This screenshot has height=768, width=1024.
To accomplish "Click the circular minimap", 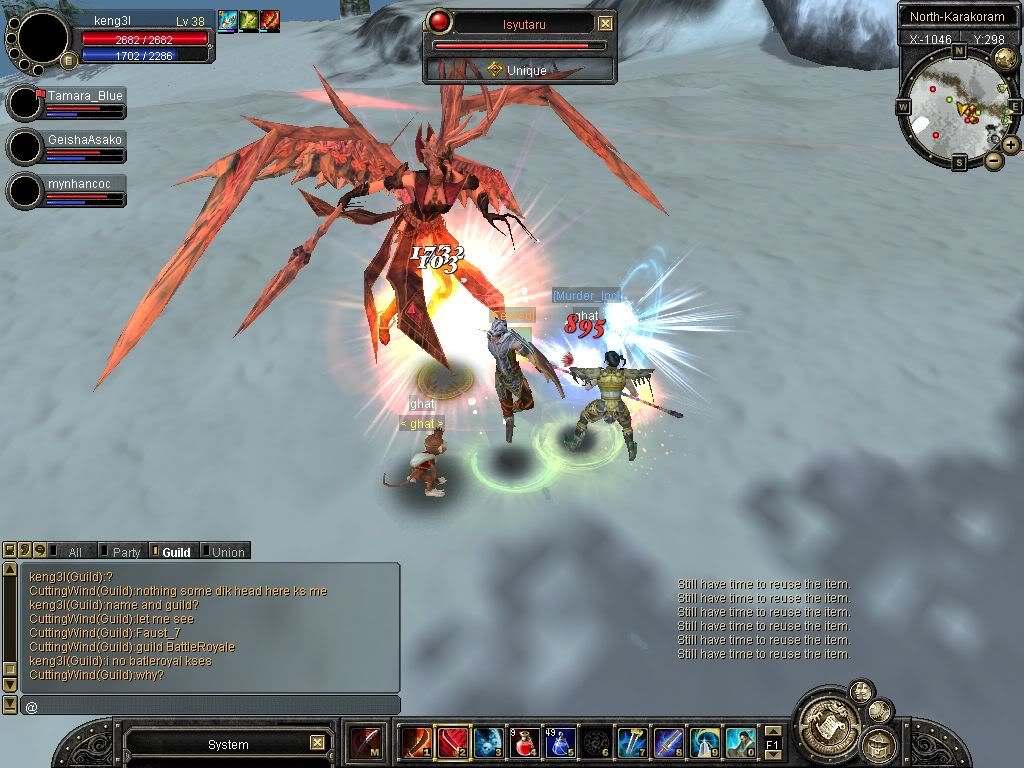I will coord(957,107).
